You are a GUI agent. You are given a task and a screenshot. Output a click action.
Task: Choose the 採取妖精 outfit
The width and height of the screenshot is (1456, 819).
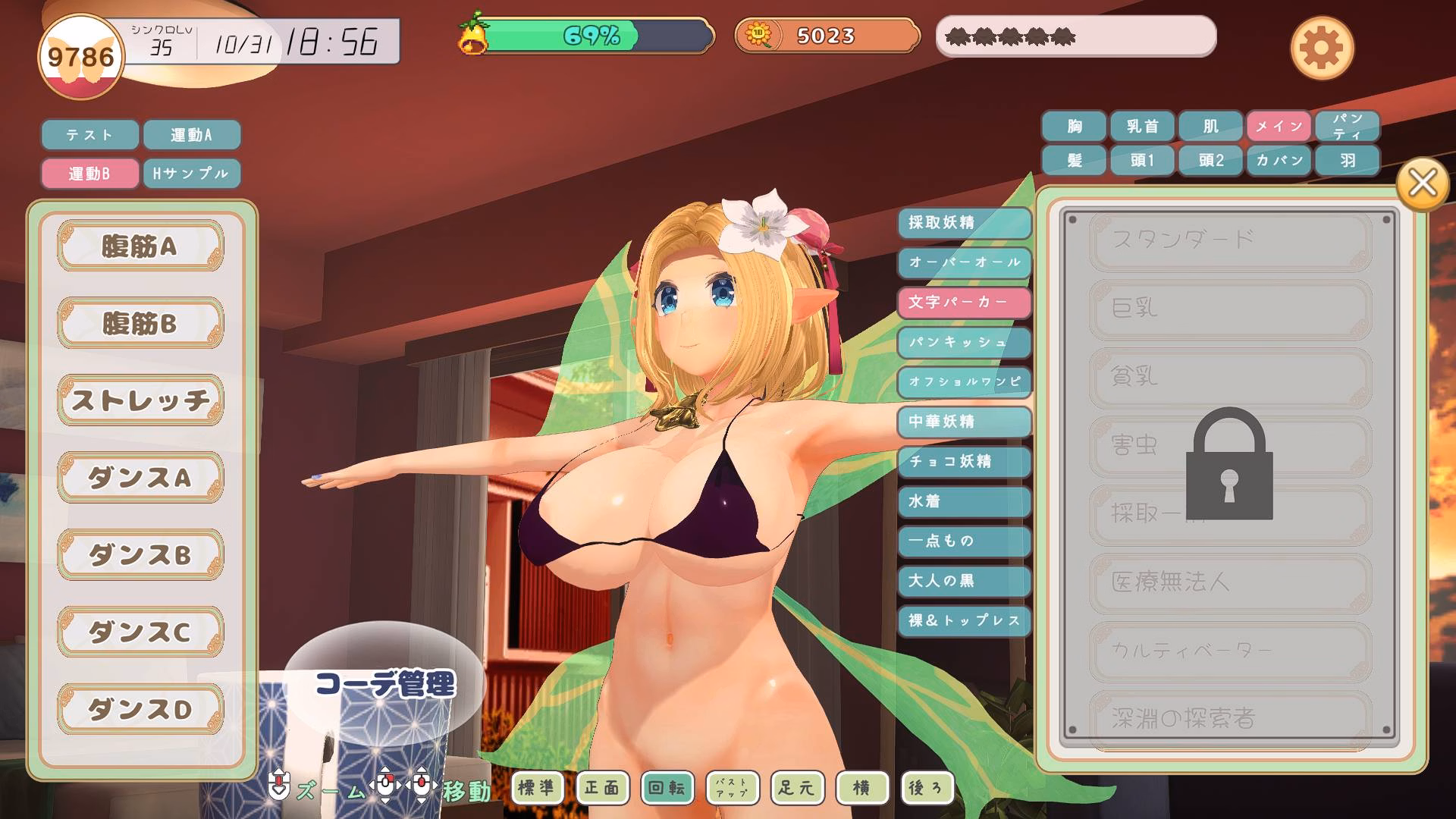[x=964, y=223]
